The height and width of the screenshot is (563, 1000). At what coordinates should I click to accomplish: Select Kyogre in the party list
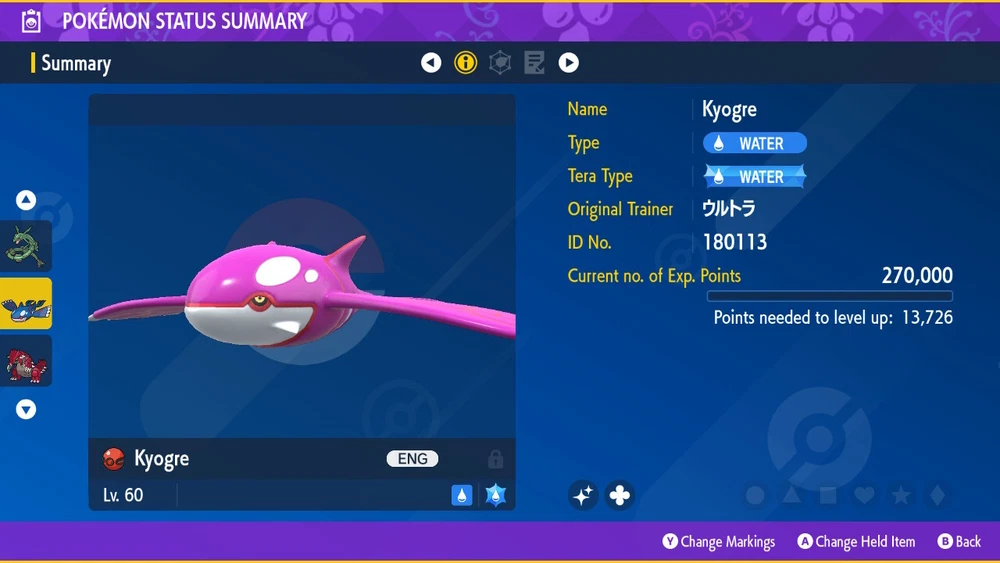tap(26, 304)
